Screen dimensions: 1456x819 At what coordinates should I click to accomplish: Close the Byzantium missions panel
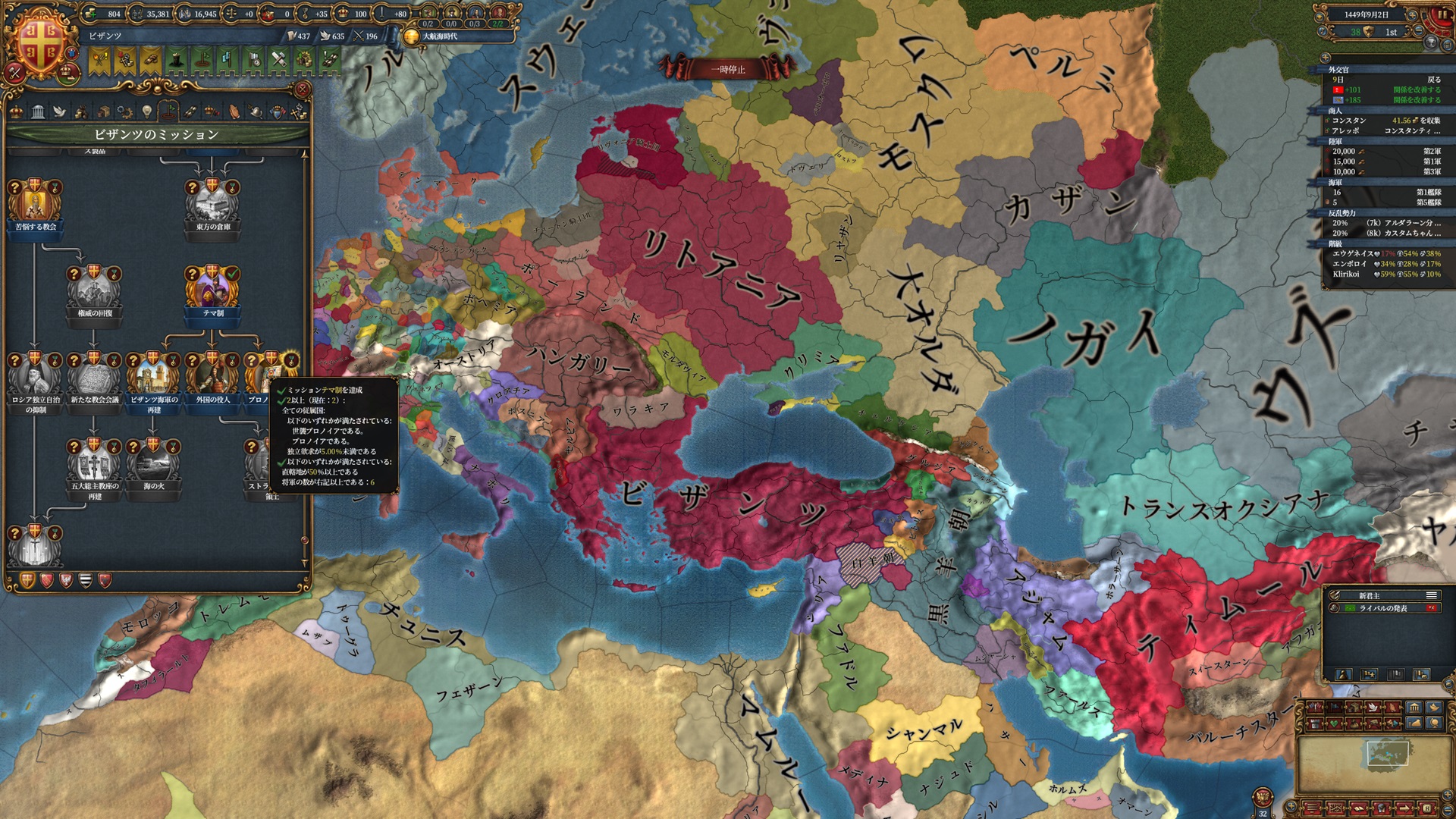[302, 89]
